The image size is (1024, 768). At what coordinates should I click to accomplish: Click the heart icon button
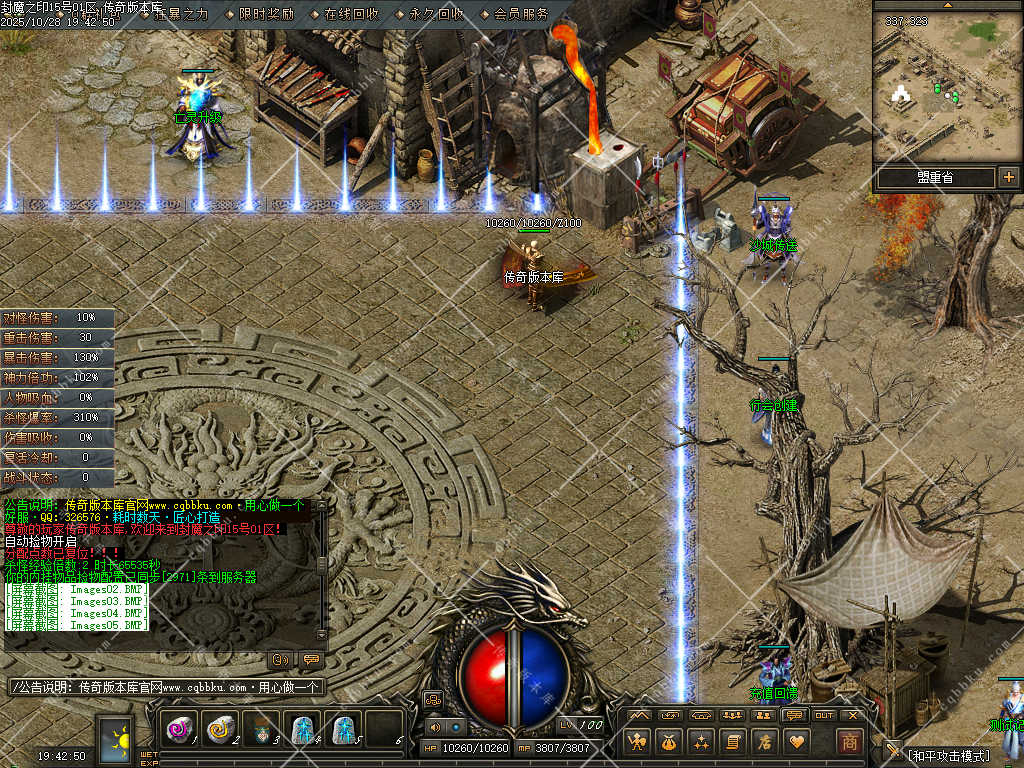coord(797,741)
